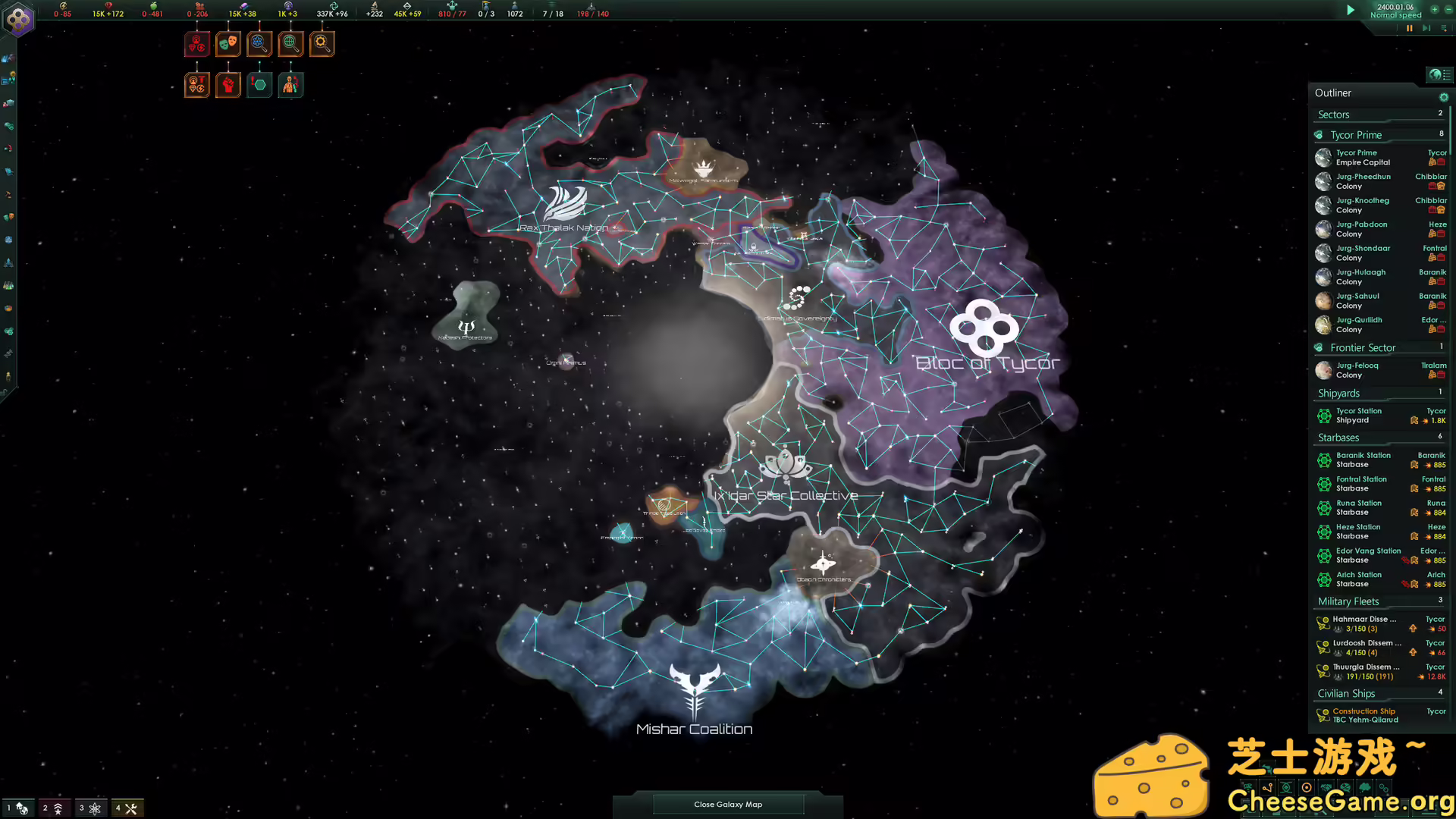
Task: Open the green hexagon situation alert
Action: click(x=259, y=84)
